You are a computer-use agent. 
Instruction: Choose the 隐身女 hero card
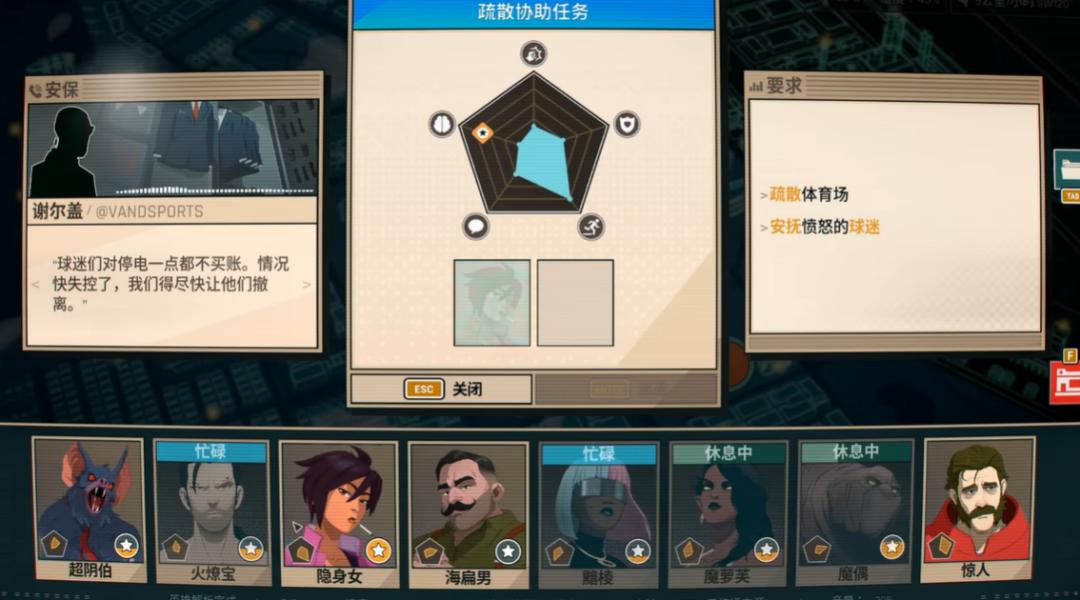[338, 512]
